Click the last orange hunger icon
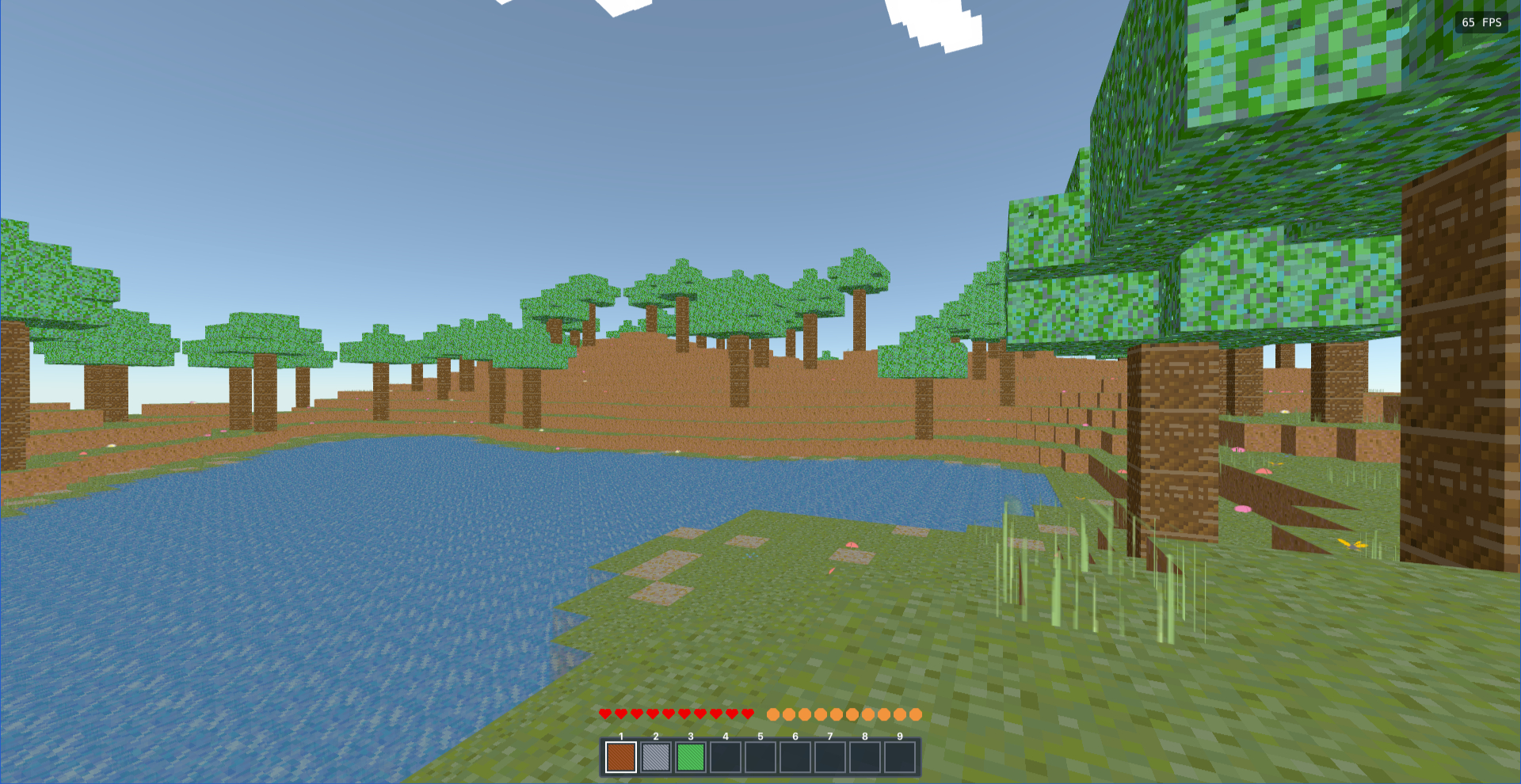The width and height of the screenshot is (1521, 784). coord(915,713)
